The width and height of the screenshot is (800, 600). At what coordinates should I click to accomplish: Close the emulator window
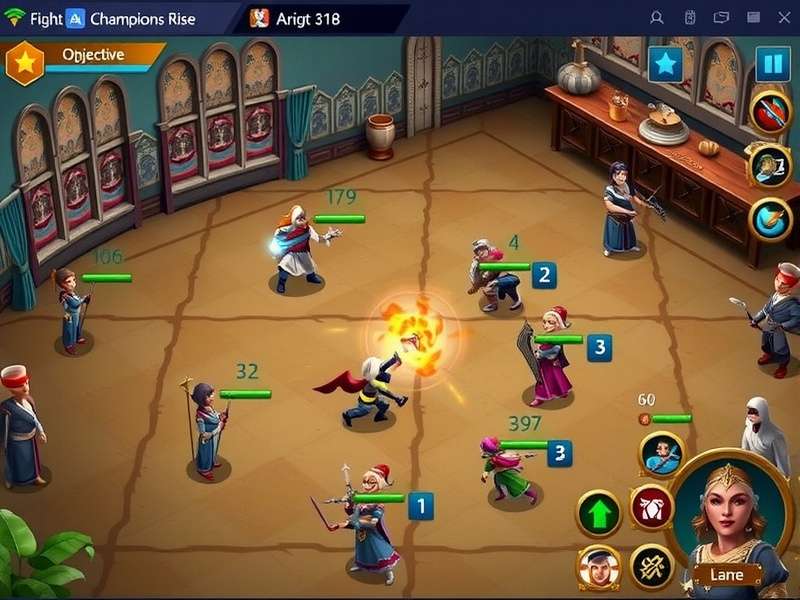click(783, 18)
